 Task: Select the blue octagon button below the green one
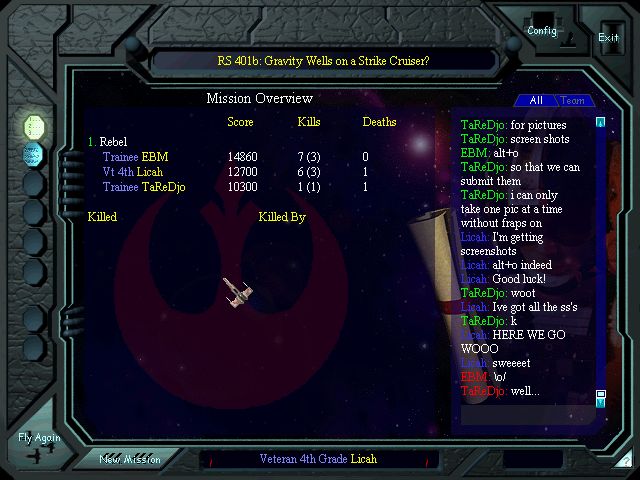click(34, 154)
